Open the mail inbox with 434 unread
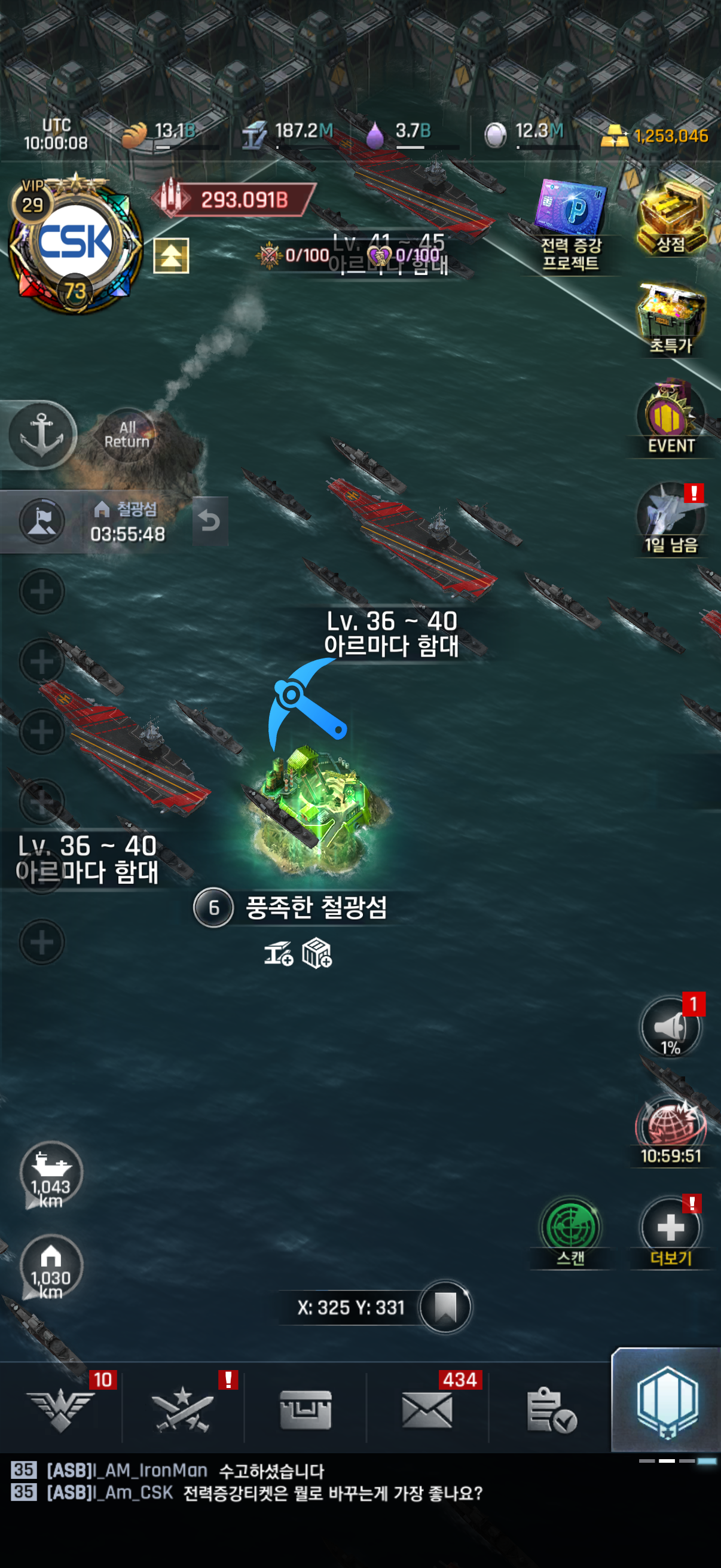 coord(427,1410)
